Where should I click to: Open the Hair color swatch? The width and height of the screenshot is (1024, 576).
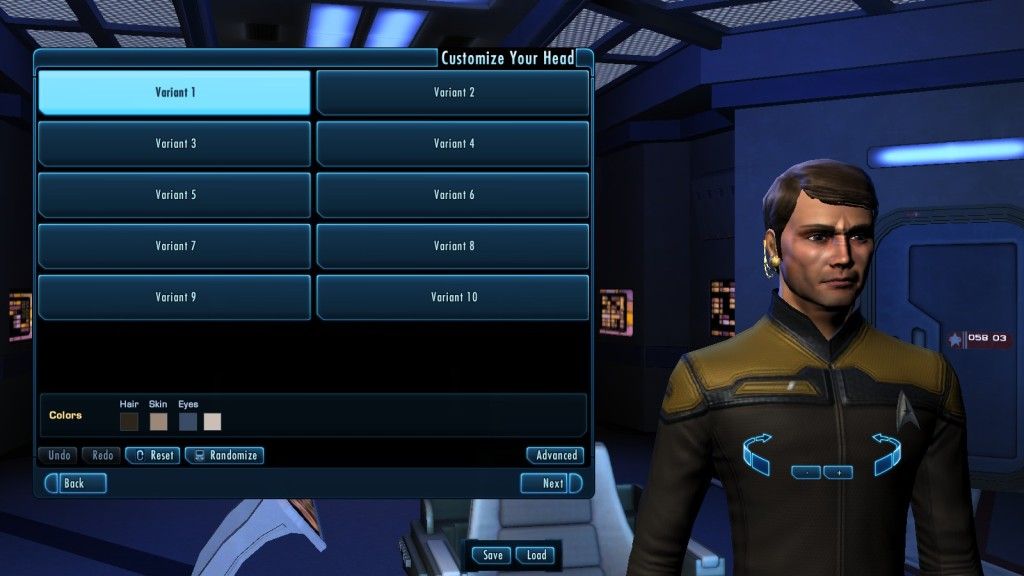point(129,421)
